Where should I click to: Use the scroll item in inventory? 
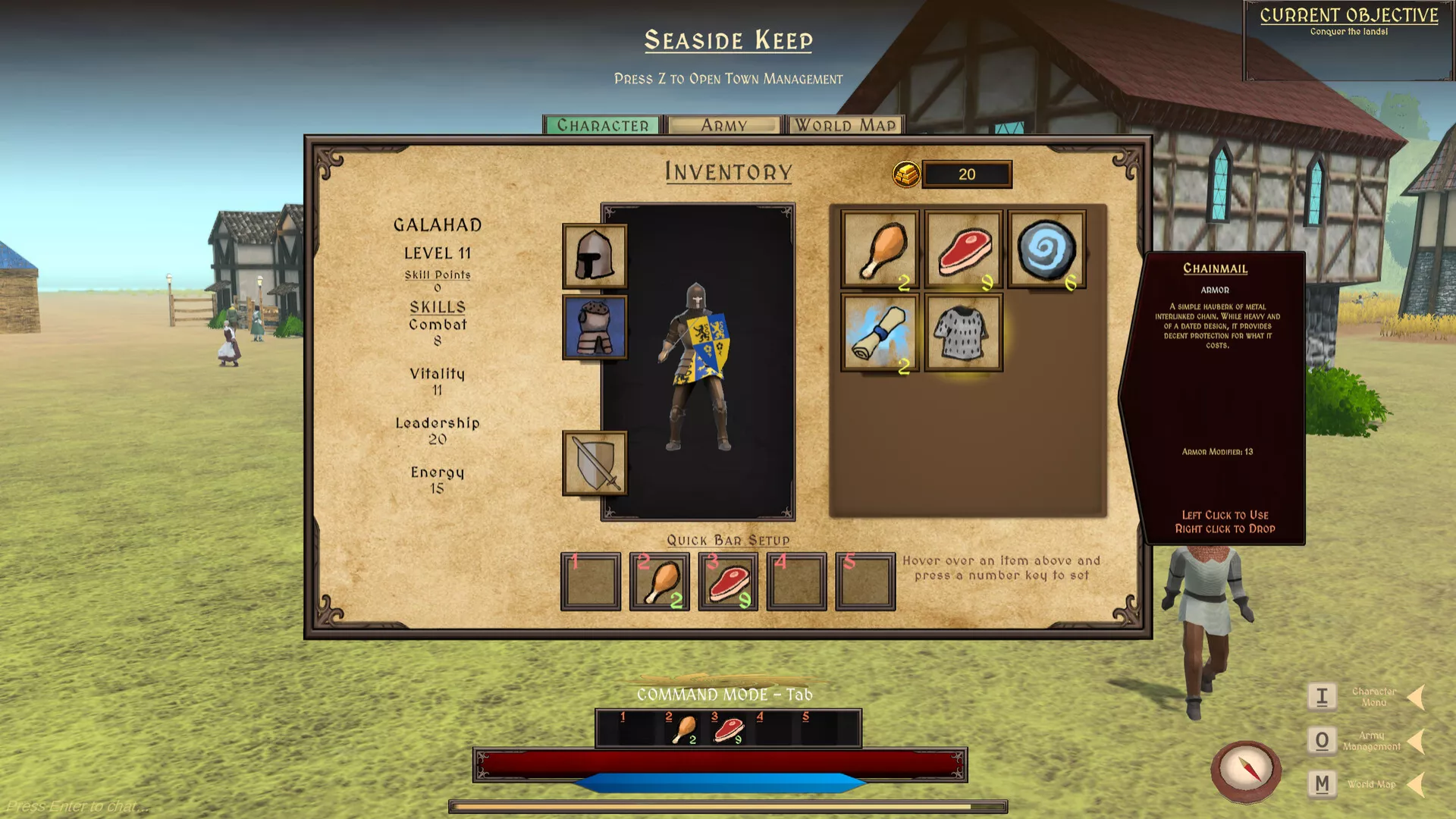(x=880, y=332)
